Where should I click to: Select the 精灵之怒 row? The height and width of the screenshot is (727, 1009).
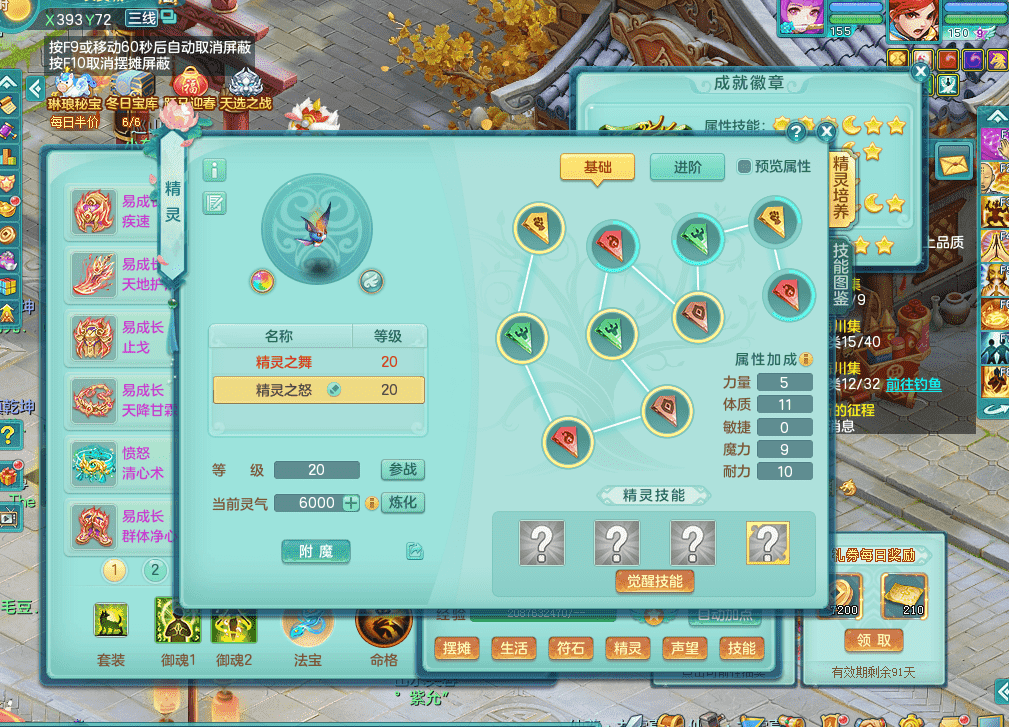pos(318,390)
